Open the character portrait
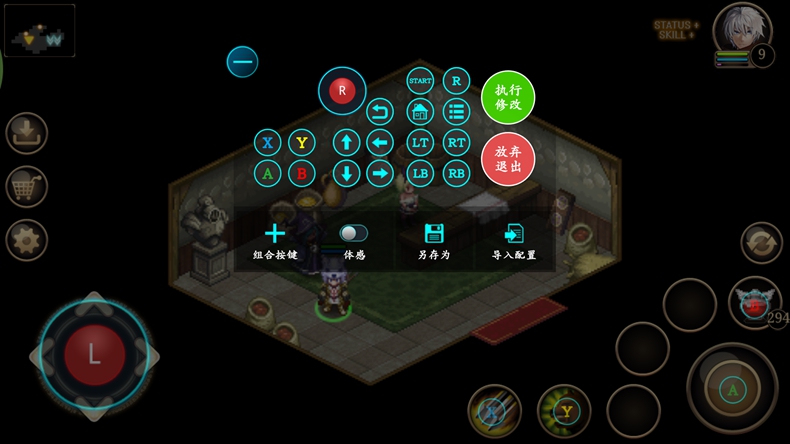Viewport: 790px width, 444px height. click(x=742, y=28)
